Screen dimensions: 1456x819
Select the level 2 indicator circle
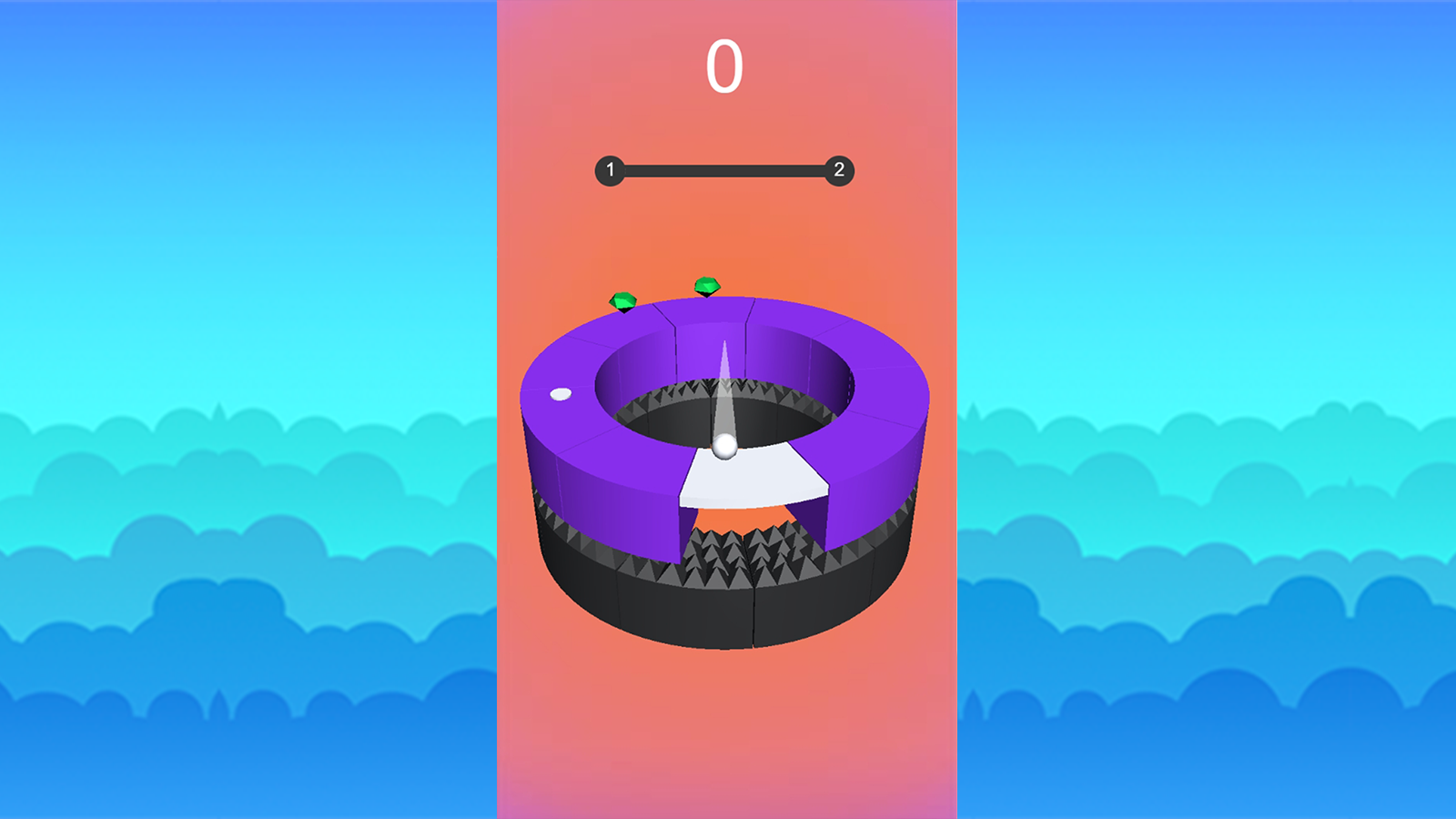tap(839, 168)
